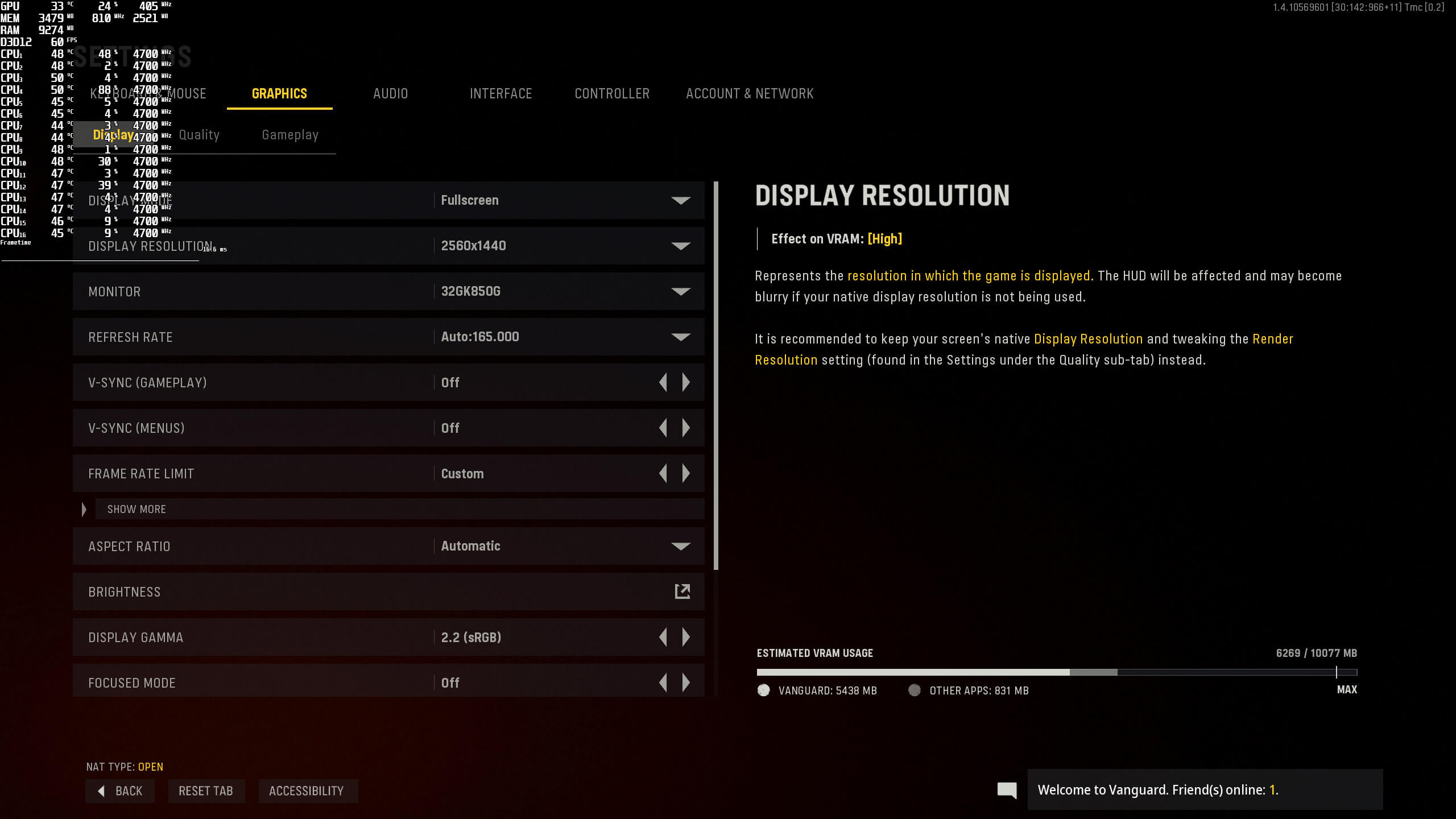Switch to the Gameplay sub-tab
This screenshot has height=819, width=1456.
click(290, 135)
